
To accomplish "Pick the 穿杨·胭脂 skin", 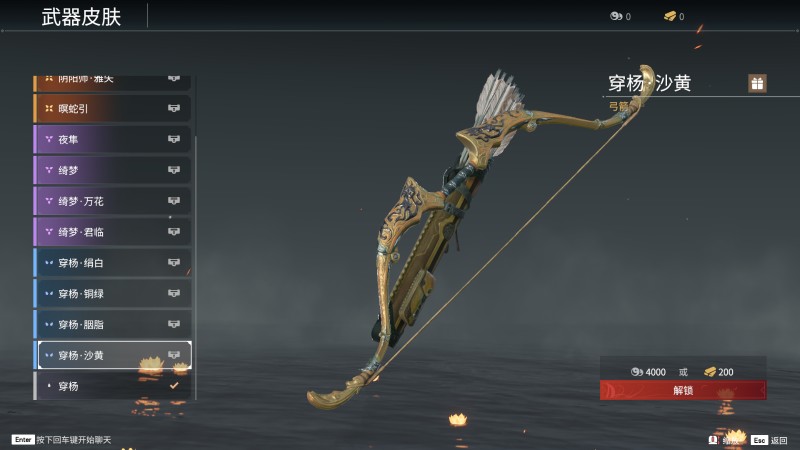I will click(x=112, y=325).
